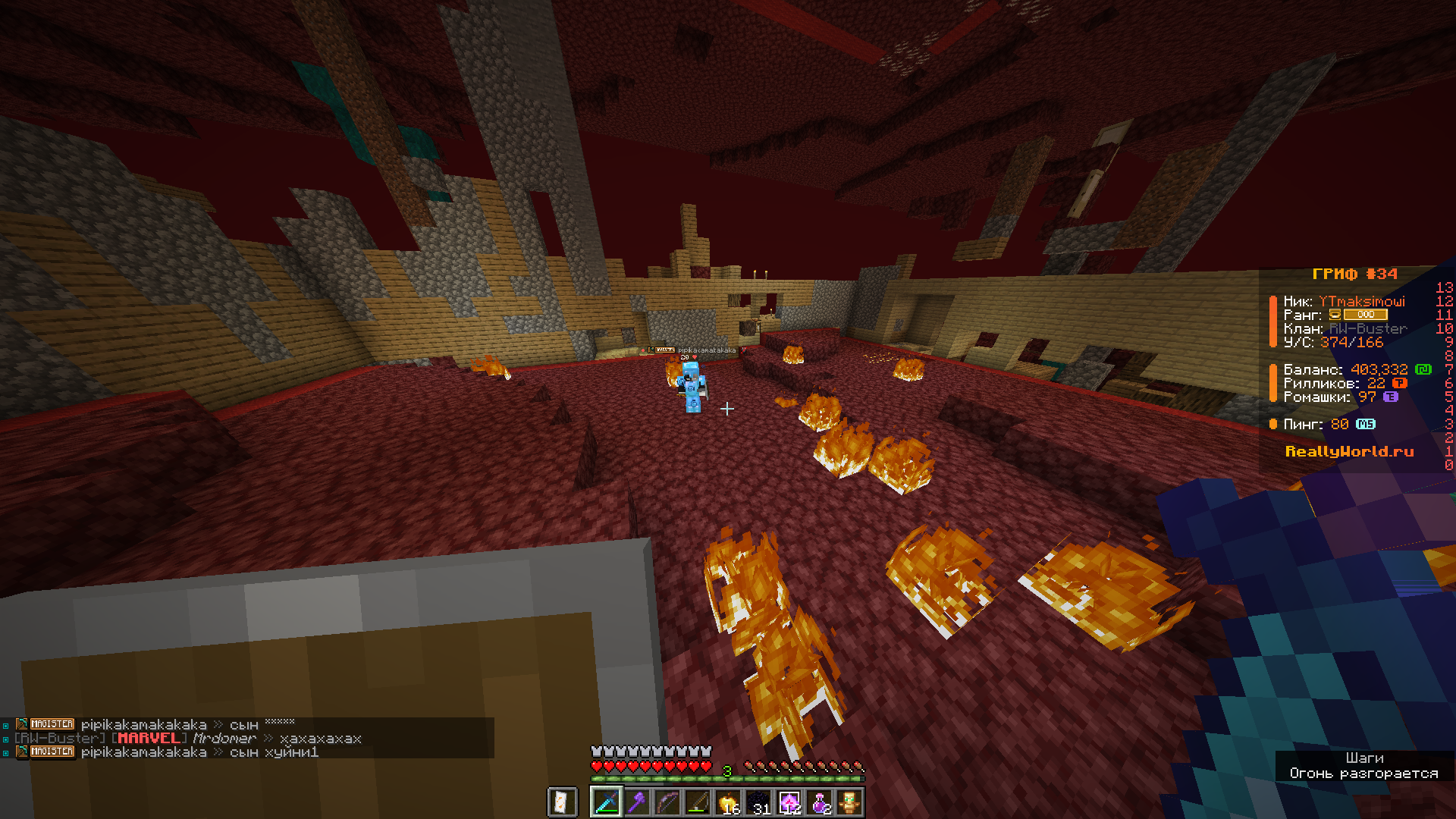Image resolution: width=1456 pixels, height=819 pixels.
Task: Select the end crystal slot
Action: (x=789, y=802)
